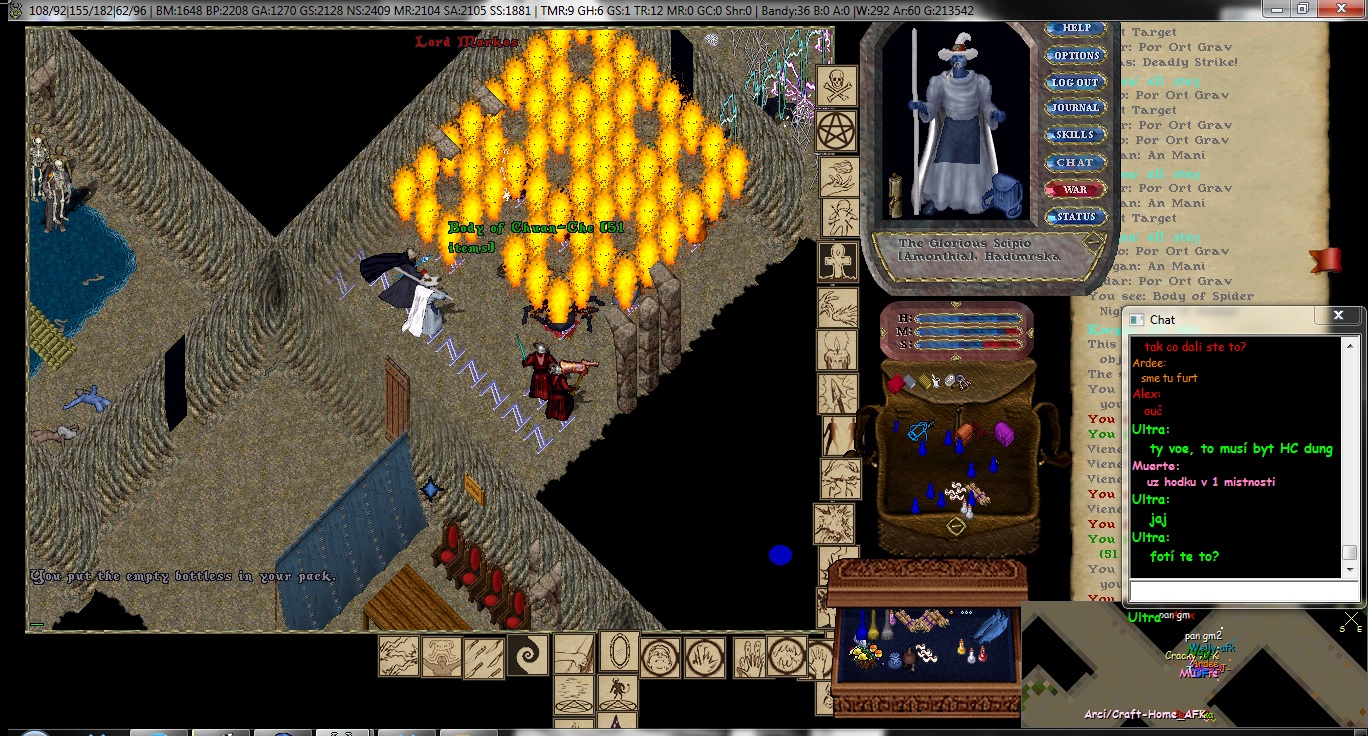Toggle War mode
The height and width of the screenshot is (736, 1368).
point(1075,189)
